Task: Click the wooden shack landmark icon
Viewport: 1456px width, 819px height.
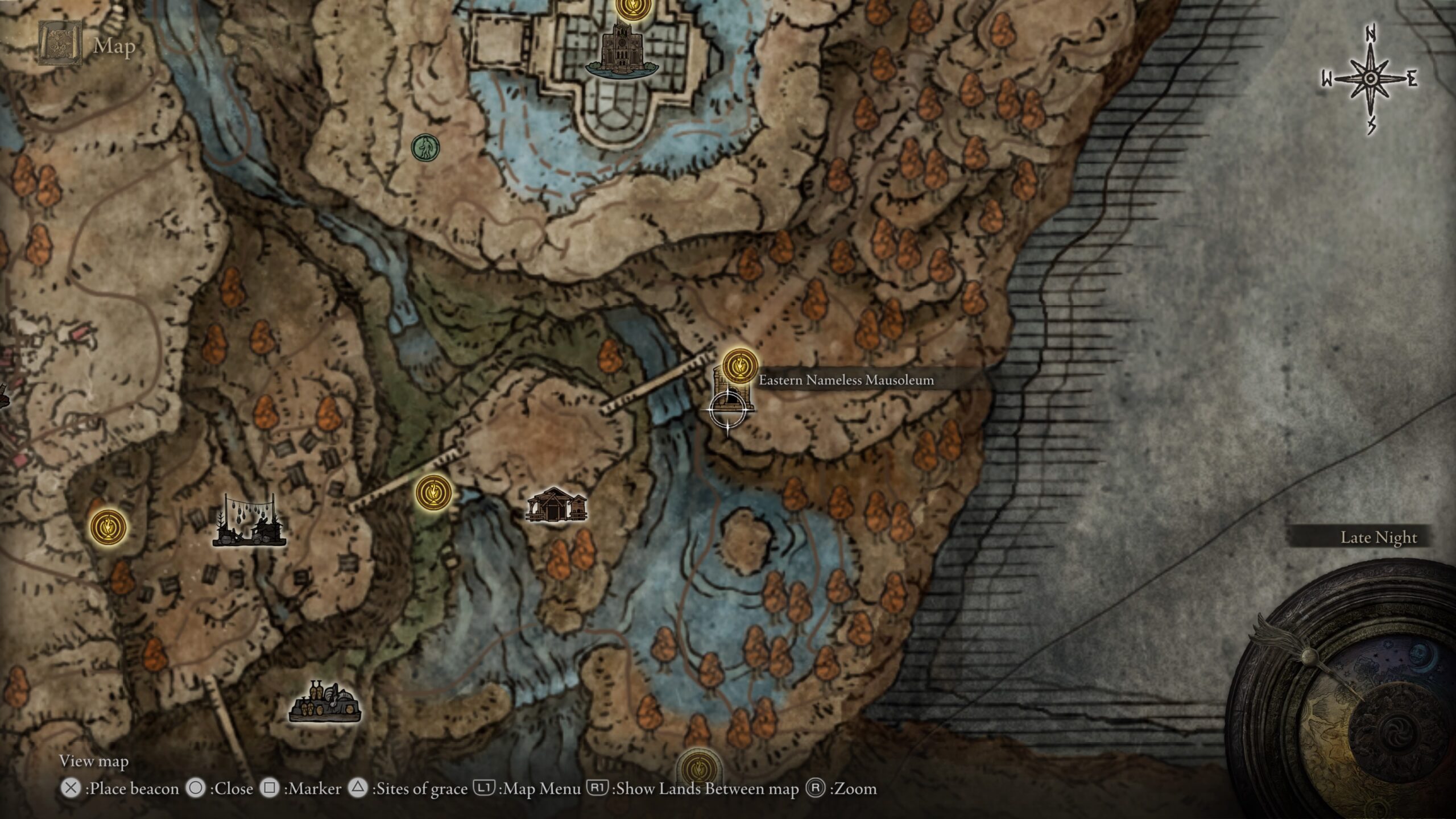Action: pyautogui.click(x=556, y=505)
